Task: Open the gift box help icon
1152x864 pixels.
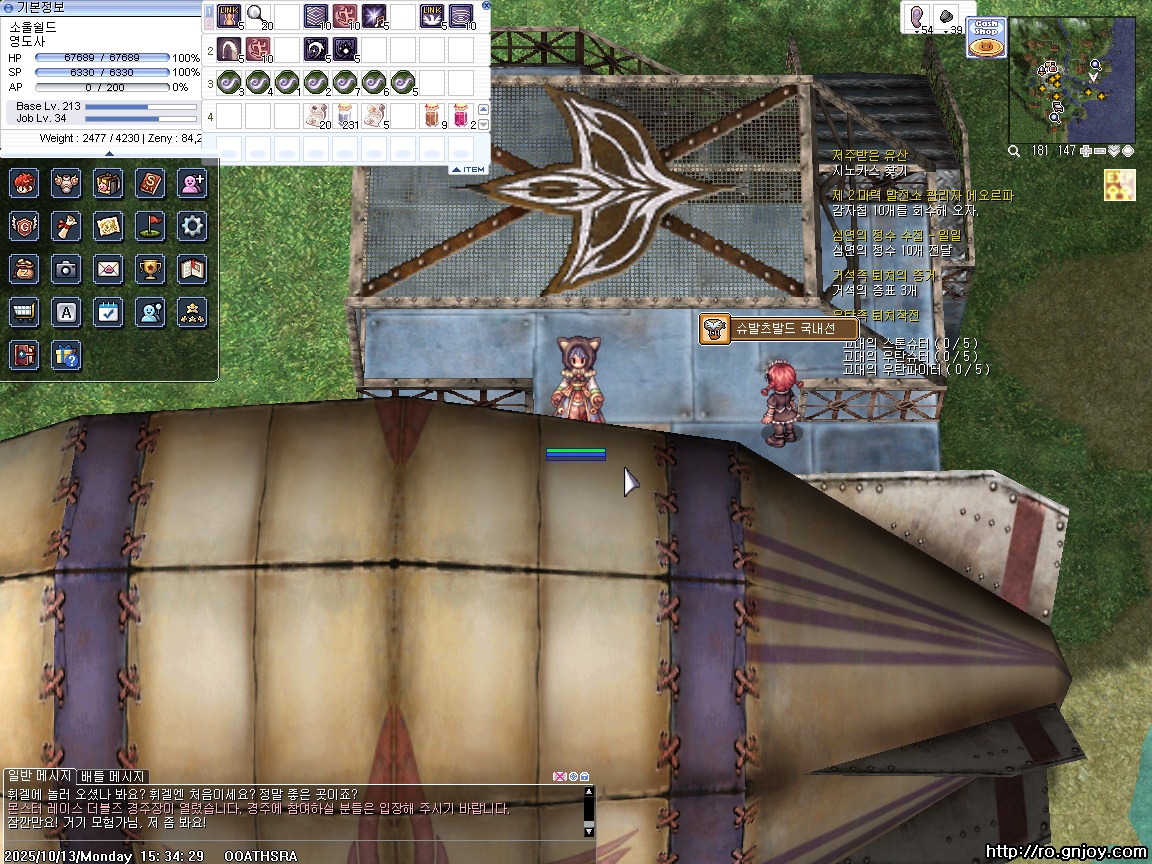Action: point(66,355)
